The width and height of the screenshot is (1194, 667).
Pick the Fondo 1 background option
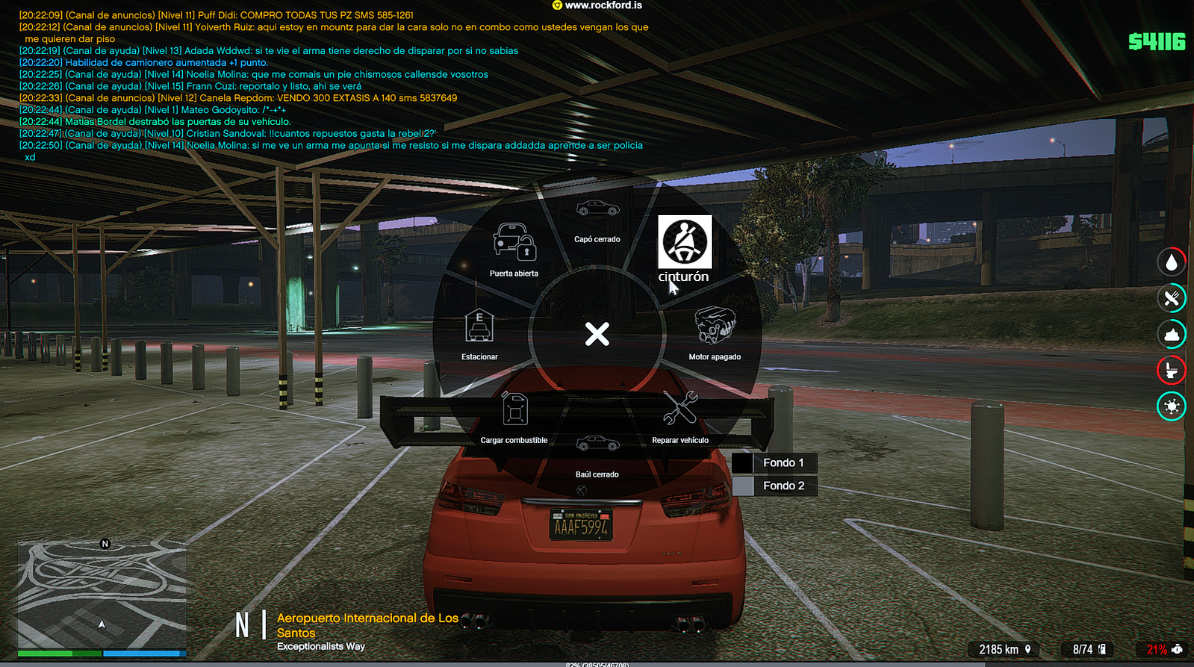(x=775, y=463)
